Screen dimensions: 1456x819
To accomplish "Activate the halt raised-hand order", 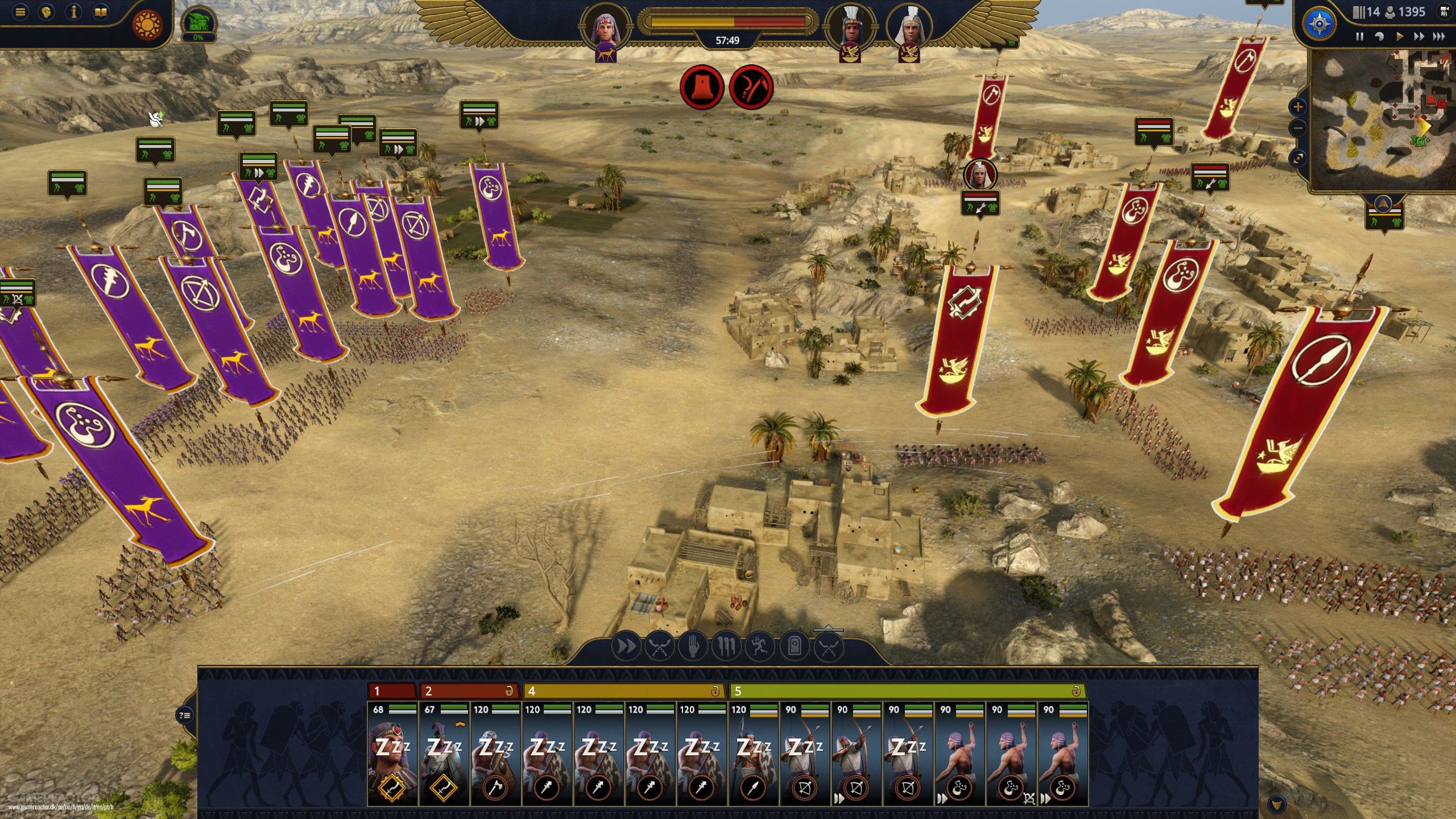I will click(693, 647).
